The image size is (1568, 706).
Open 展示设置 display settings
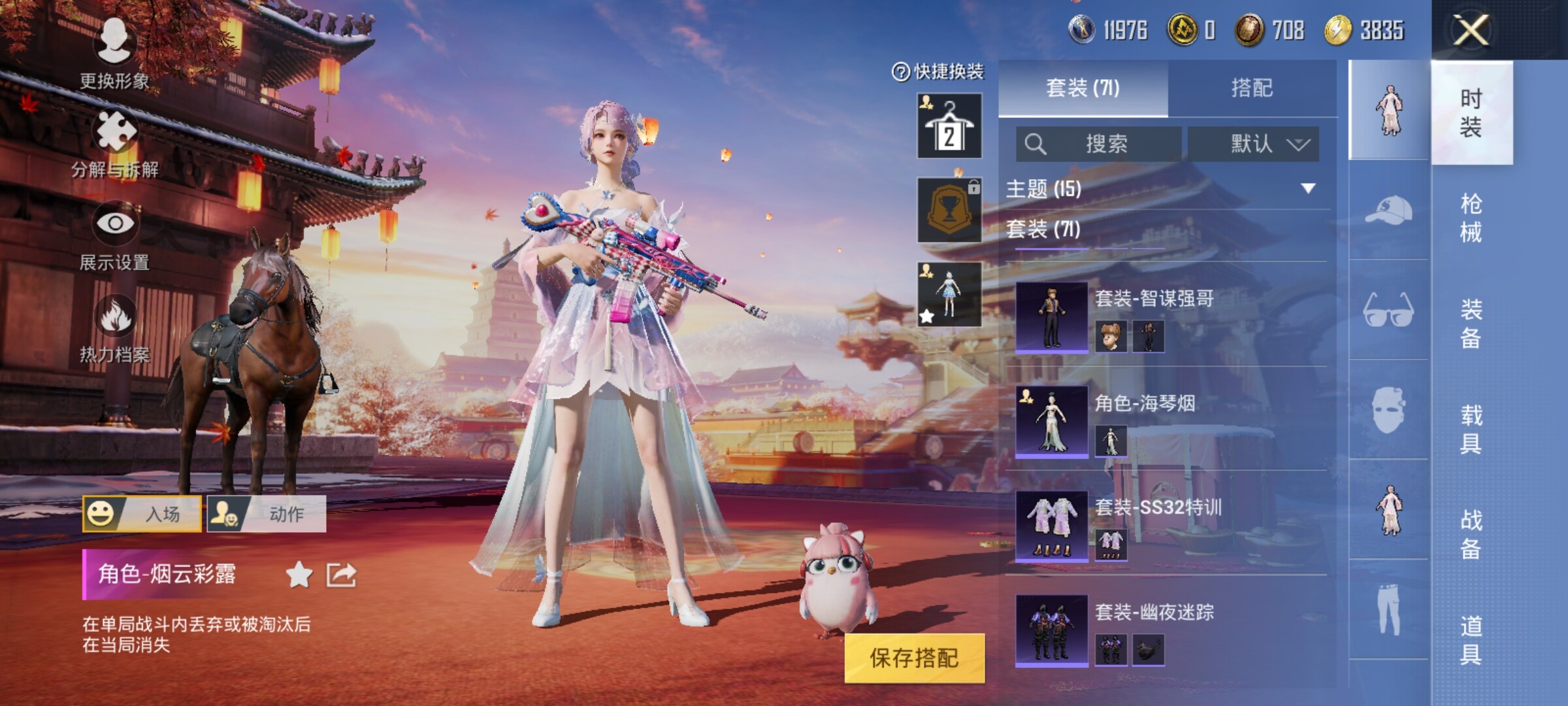(x=115, y=235)
